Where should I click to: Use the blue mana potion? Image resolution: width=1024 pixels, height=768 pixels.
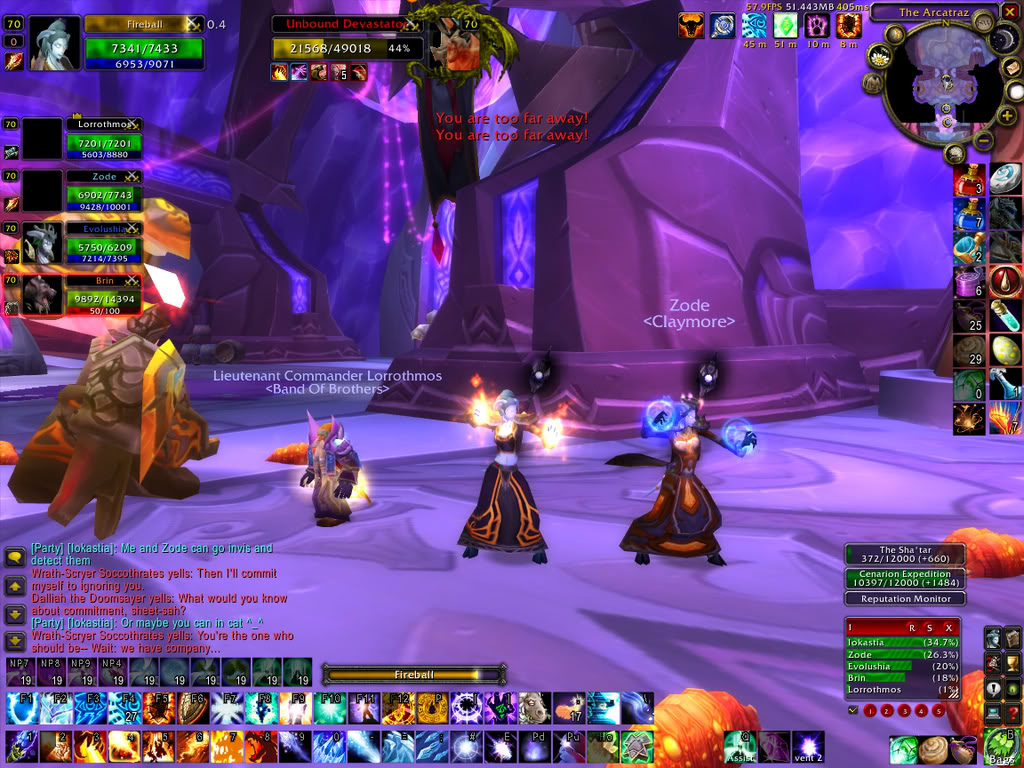(x=968, y=213)
